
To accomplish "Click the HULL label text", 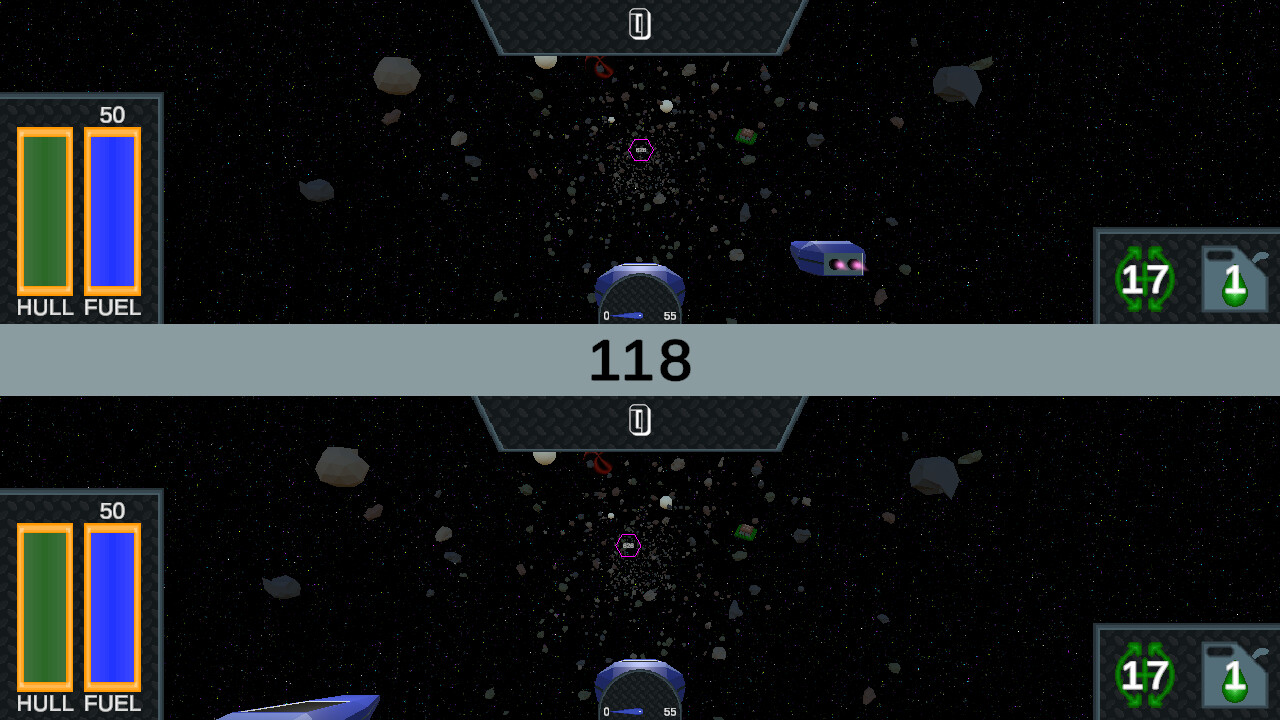I will tap(43, 308).
